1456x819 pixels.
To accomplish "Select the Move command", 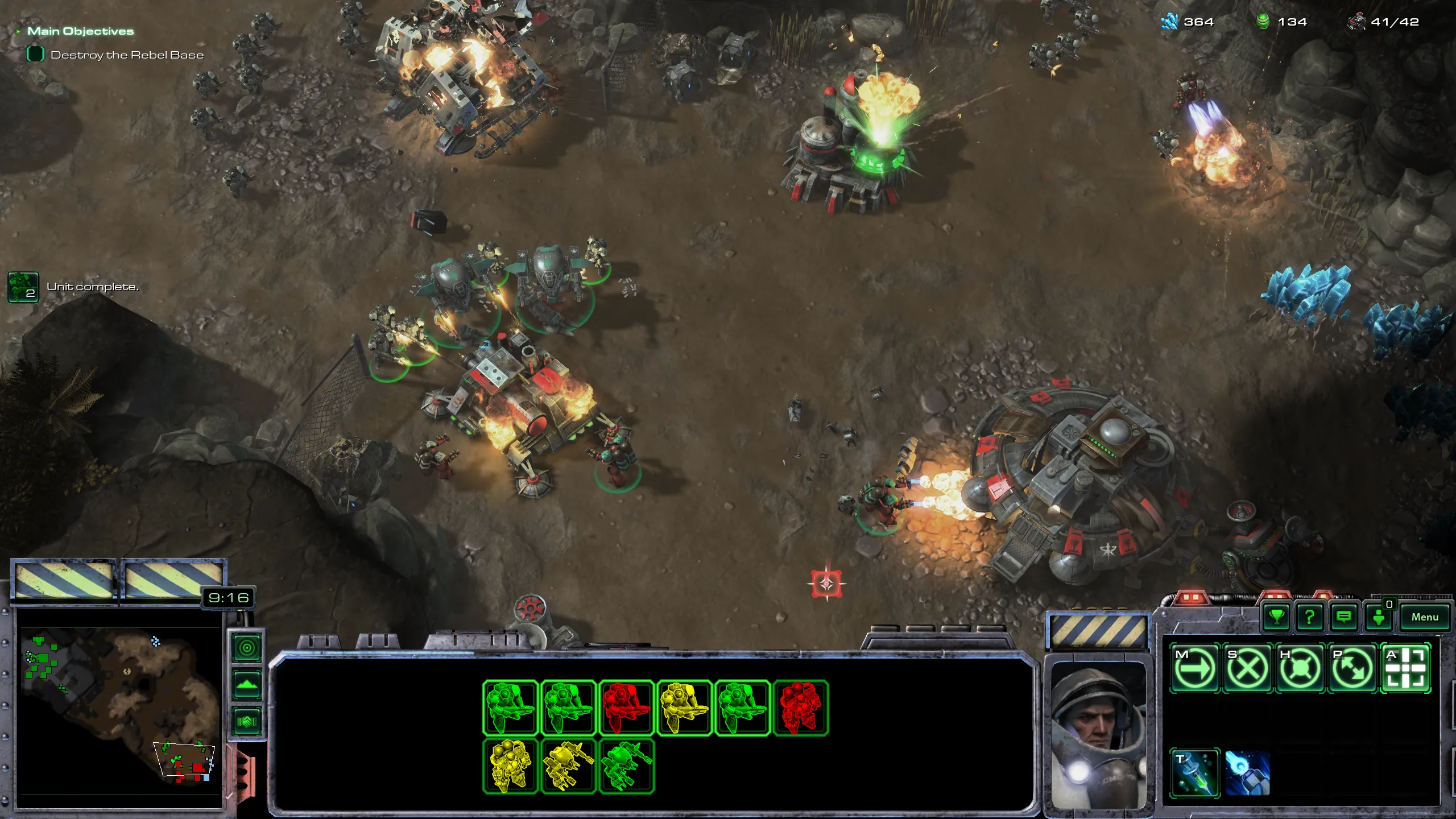I will 1194,668.
